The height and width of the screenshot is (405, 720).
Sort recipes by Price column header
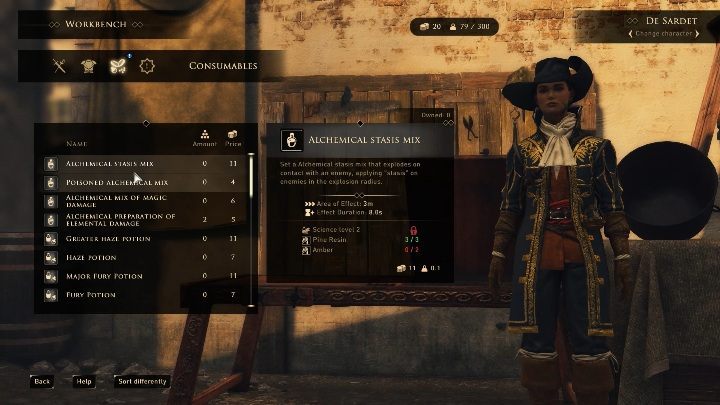(x=233, y=140)
